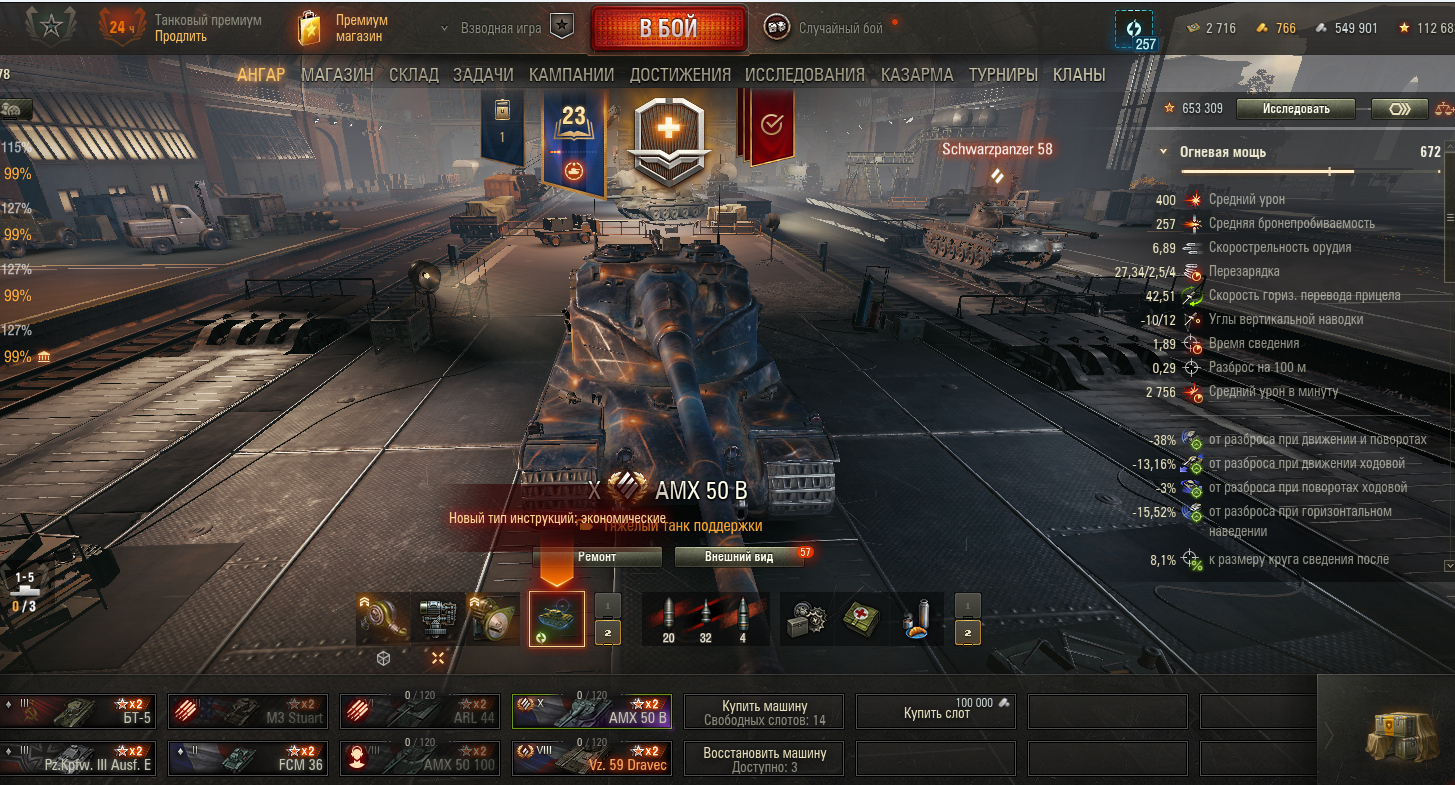Show the КЛАНЫ tab
Screen dimensions: 1455x785
(1078, 75)
